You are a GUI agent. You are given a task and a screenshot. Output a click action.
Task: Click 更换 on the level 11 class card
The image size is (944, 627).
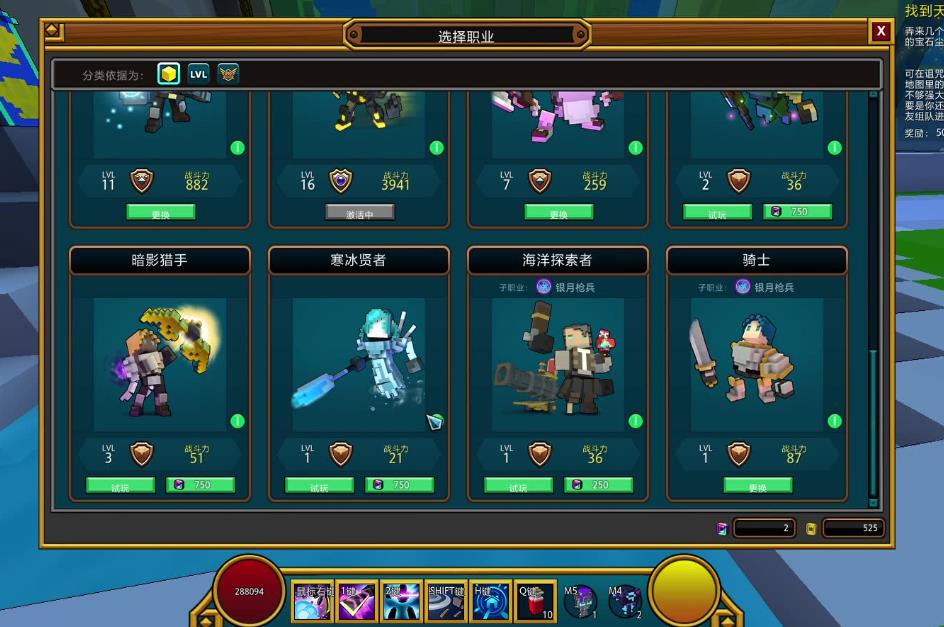pos(160,213)
